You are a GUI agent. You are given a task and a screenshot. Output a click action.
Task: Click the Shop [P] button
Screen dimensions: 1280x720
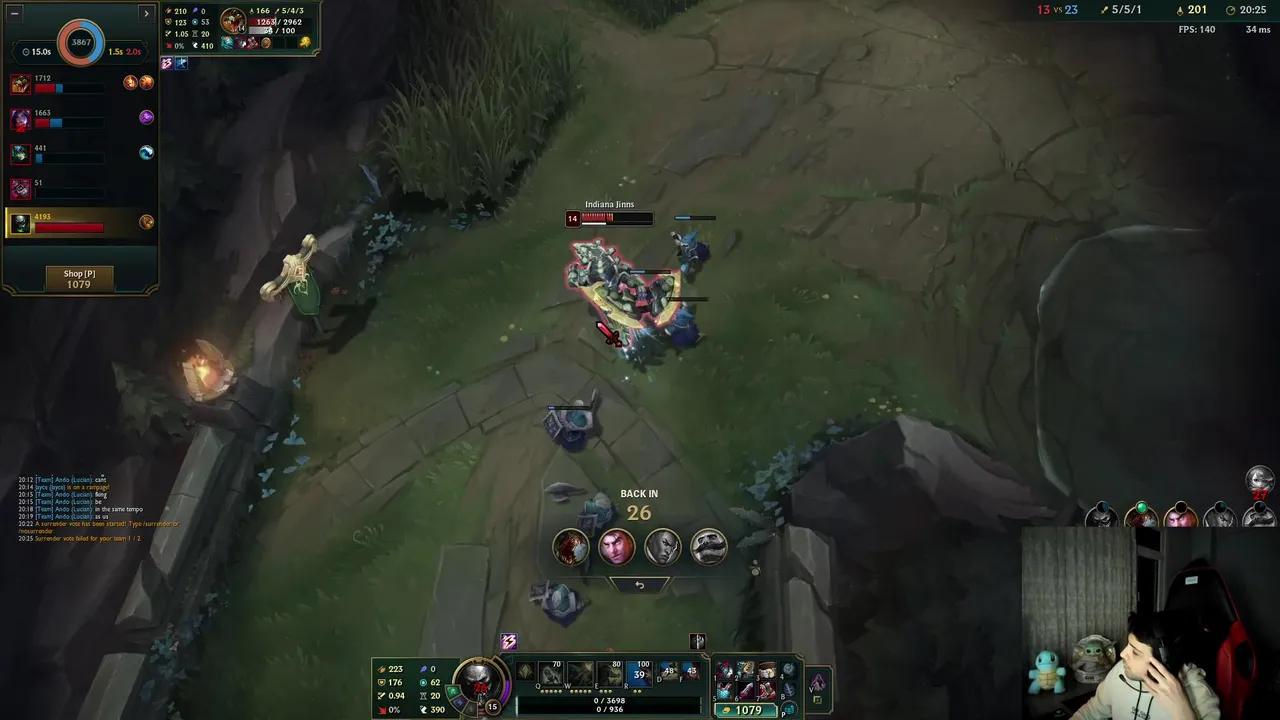(x=80, y=278)
